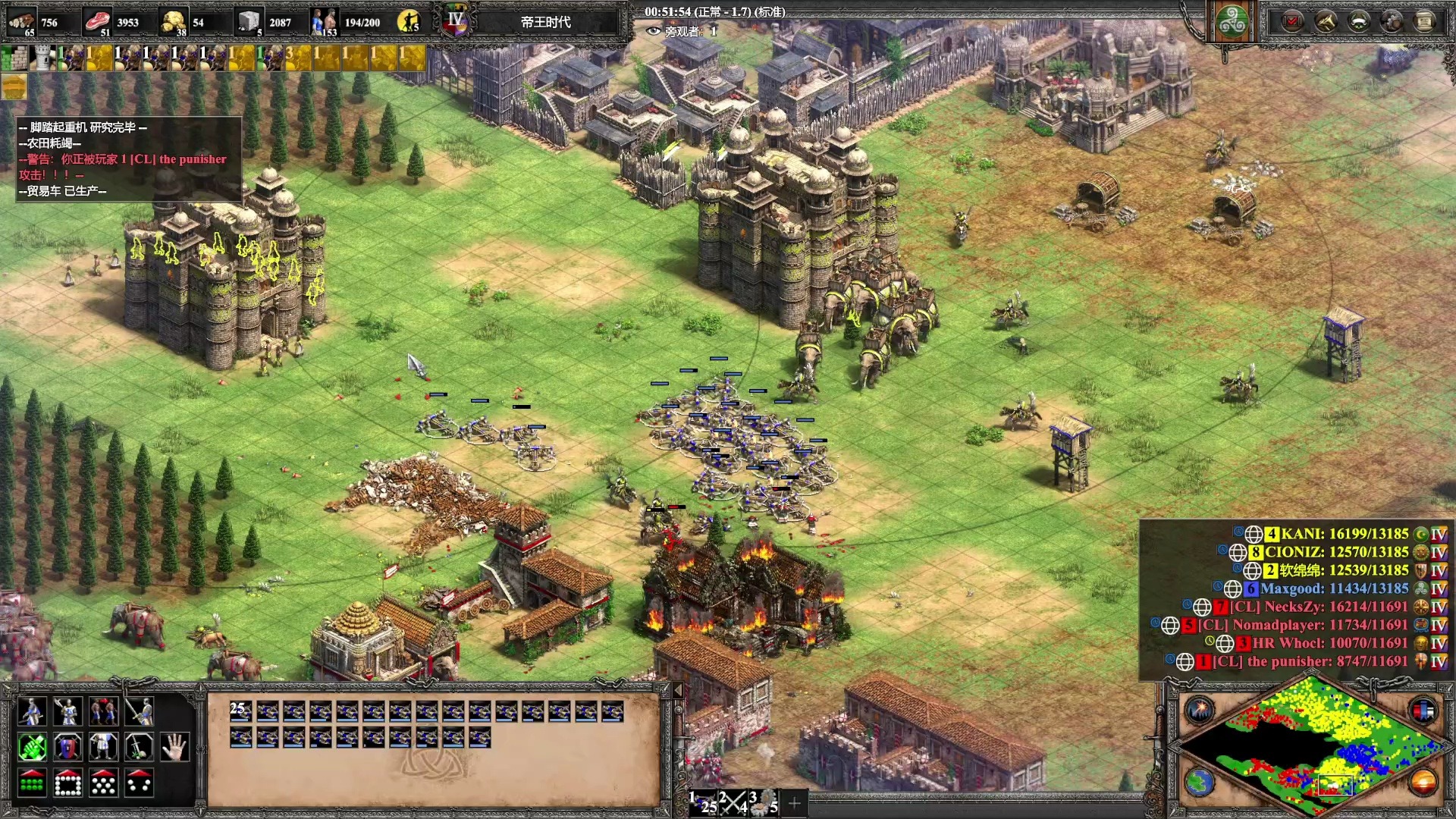Select the stand ground stance icon
The width and height of the screenshot is (1456, 819).
click(x=103, y=748)
